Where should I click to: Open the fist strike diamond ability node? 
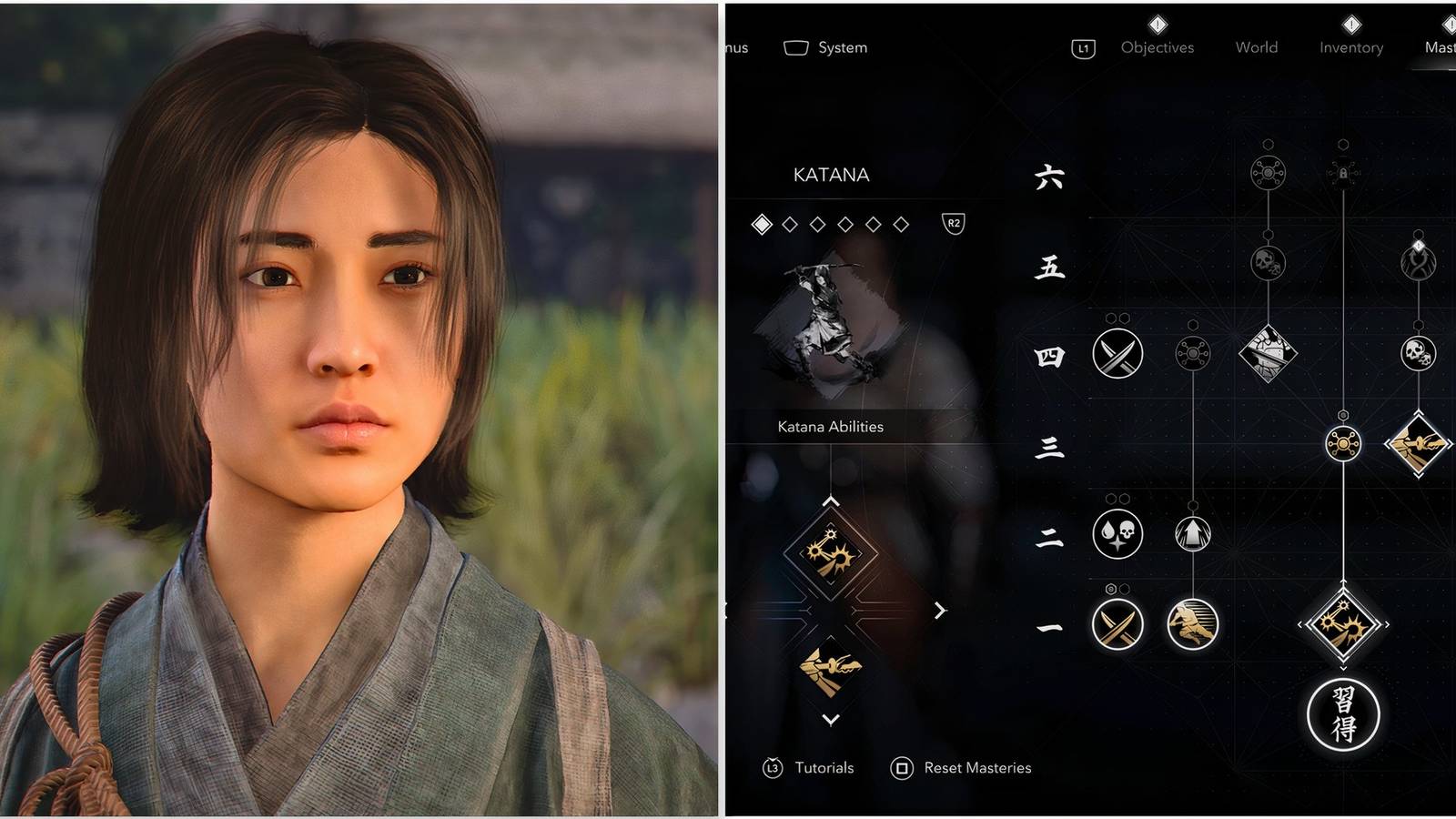click(1267, 355)
